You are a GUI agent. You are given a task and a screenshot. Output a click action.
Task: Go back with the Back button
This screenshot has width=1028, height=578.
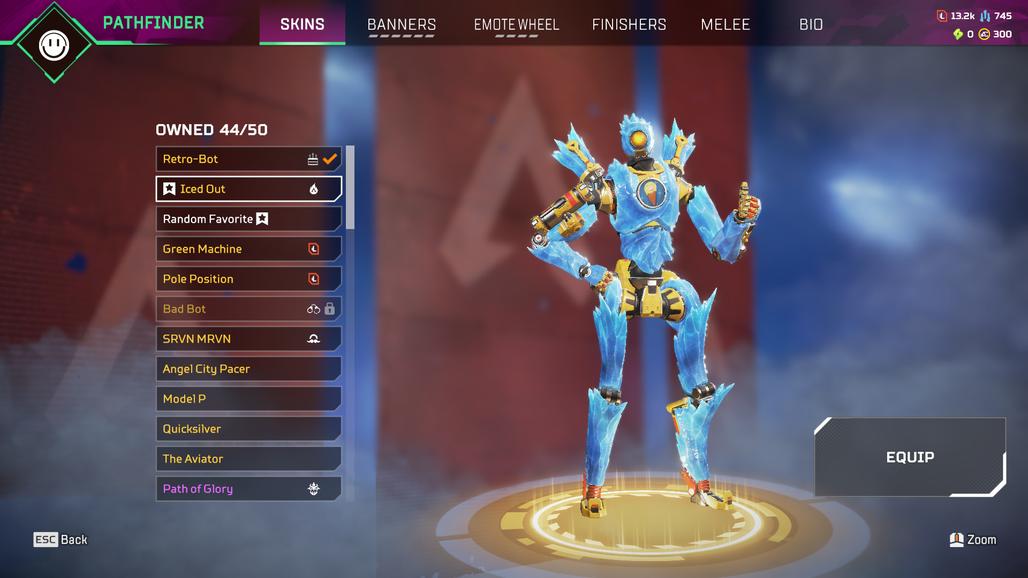[61, 540]
